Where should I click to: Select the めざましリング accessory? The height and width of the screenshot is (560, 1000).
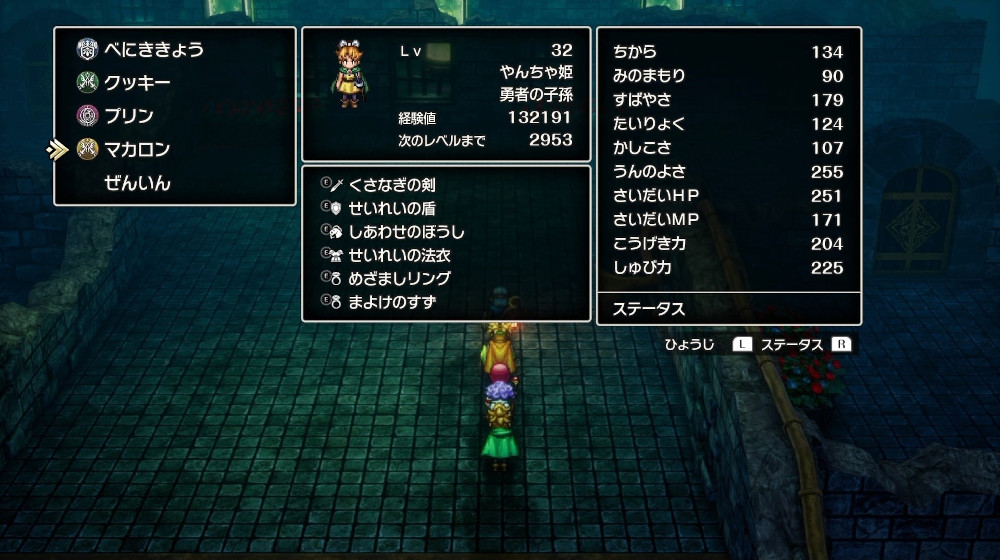[399, 279]
